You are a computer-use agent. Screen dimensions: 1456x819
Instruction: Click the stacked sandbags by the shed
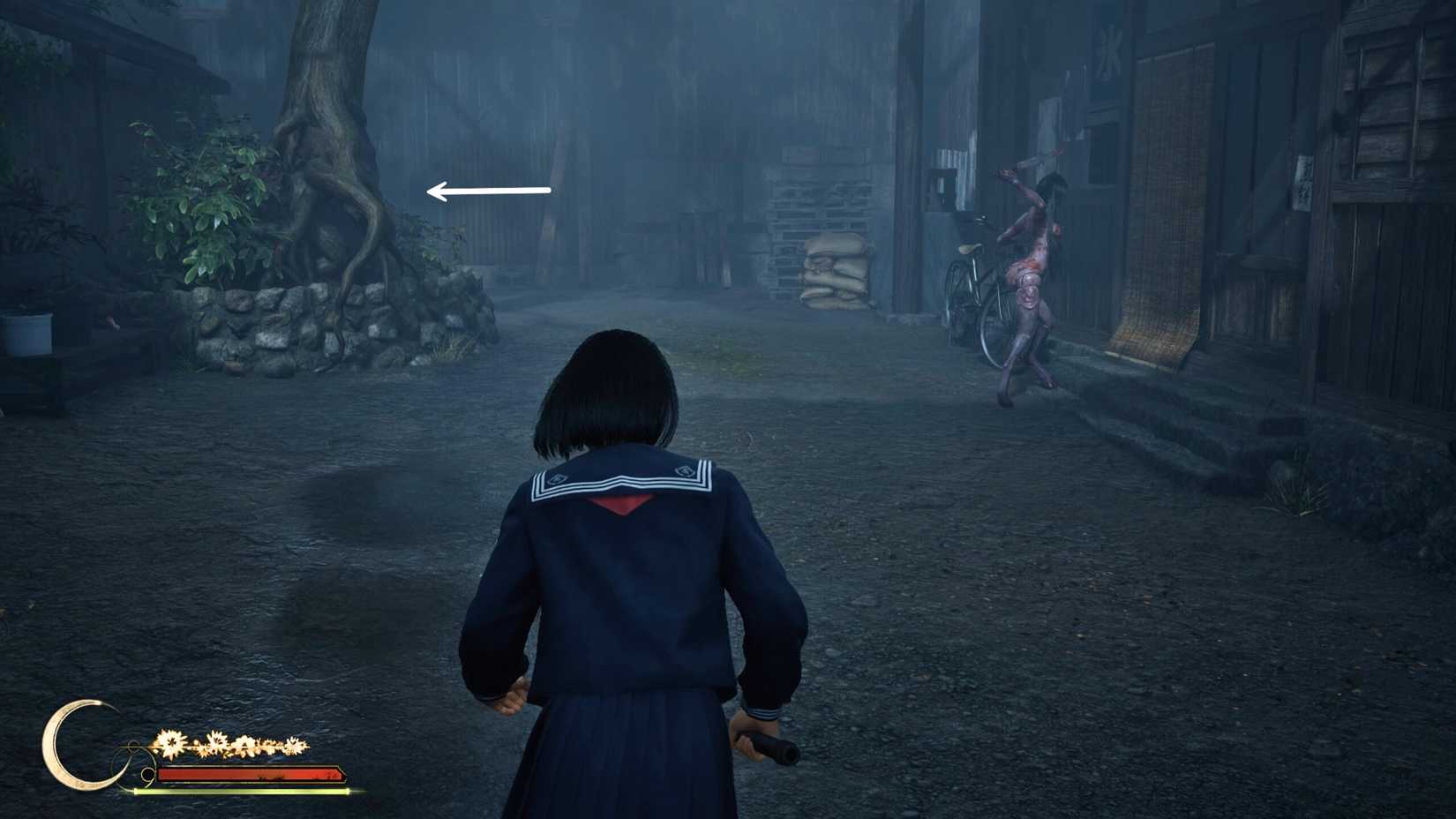tap(834, 269)
